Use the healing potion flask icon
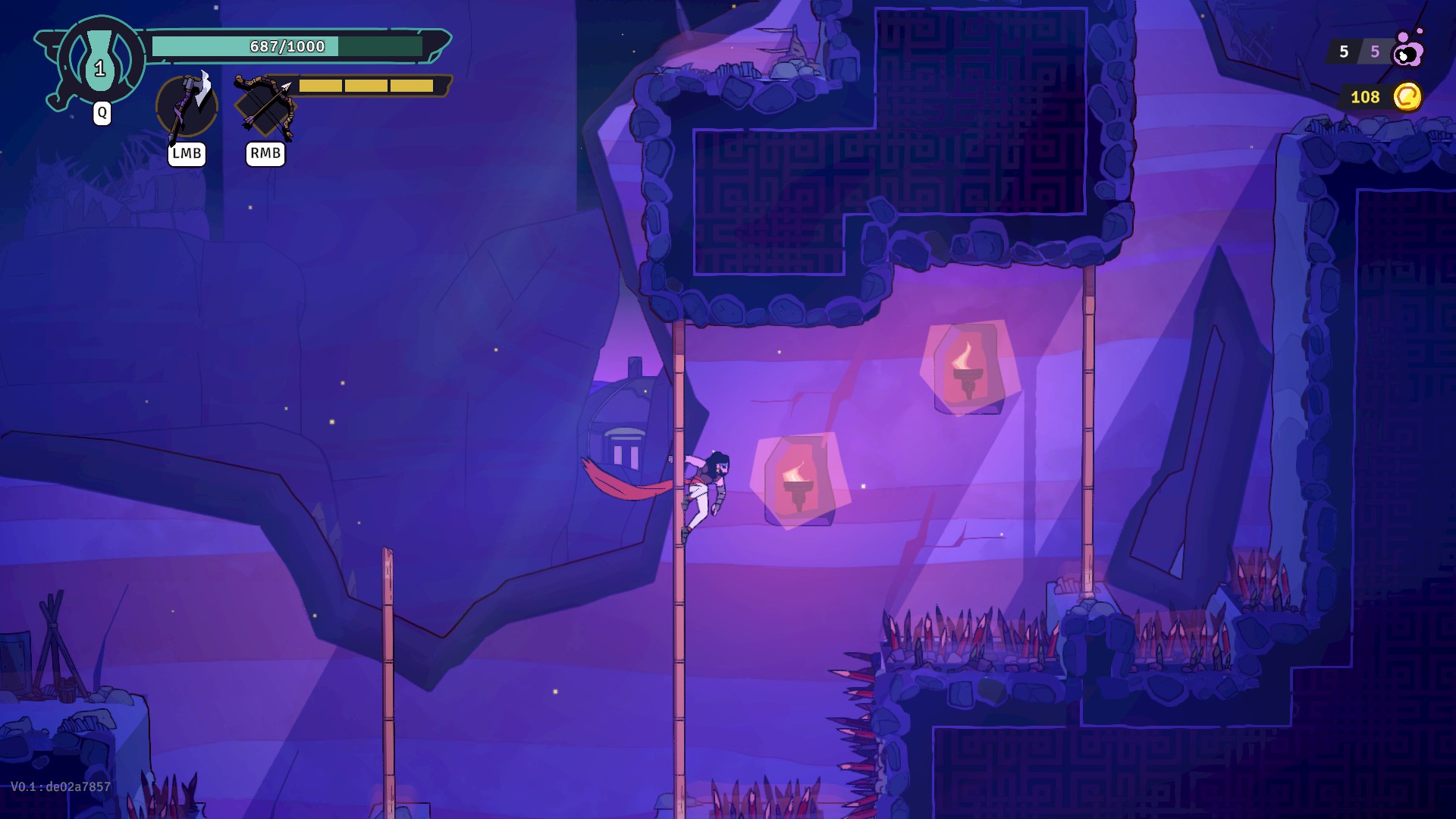Screen dimensions: 1456x819 coord(100,61)
